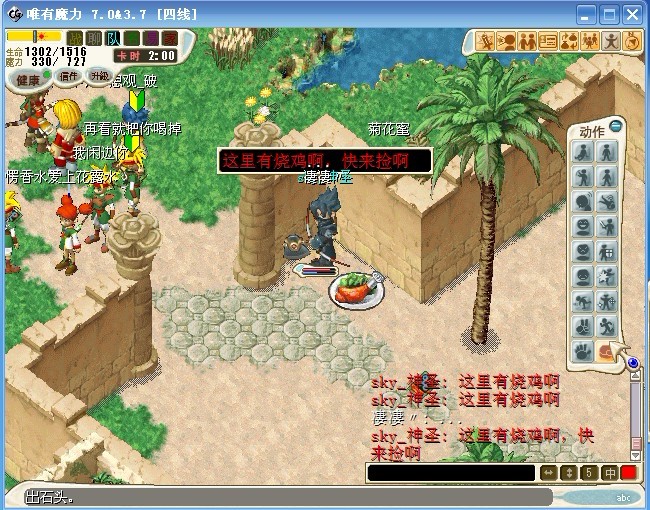Click the chat text input box
Image resolution: width=650 pixels, height=510 pixels.
pos(450,472)
